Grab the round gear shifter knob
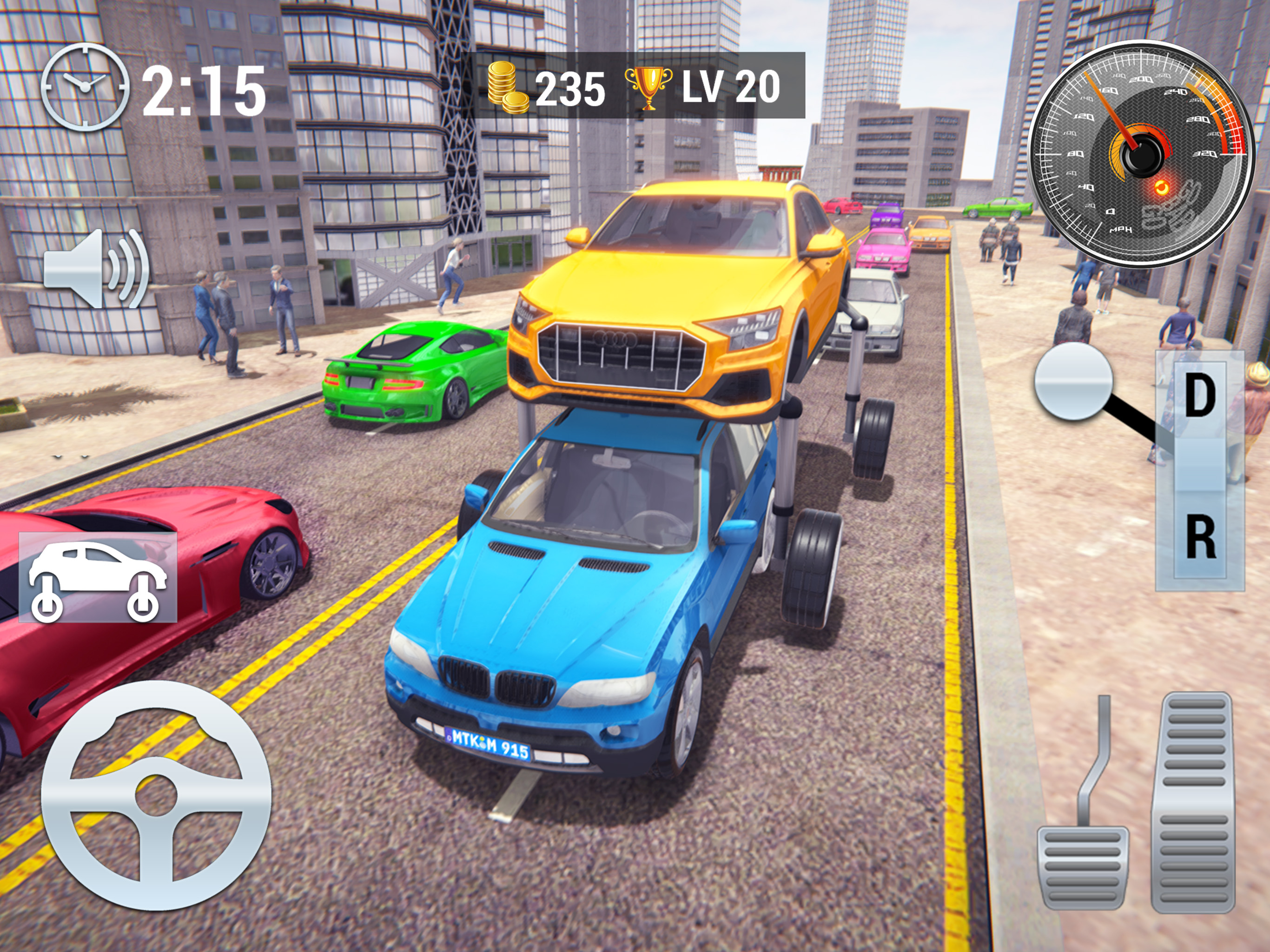This screenshot has width=1270, height=952. [x=1072, y=381]
